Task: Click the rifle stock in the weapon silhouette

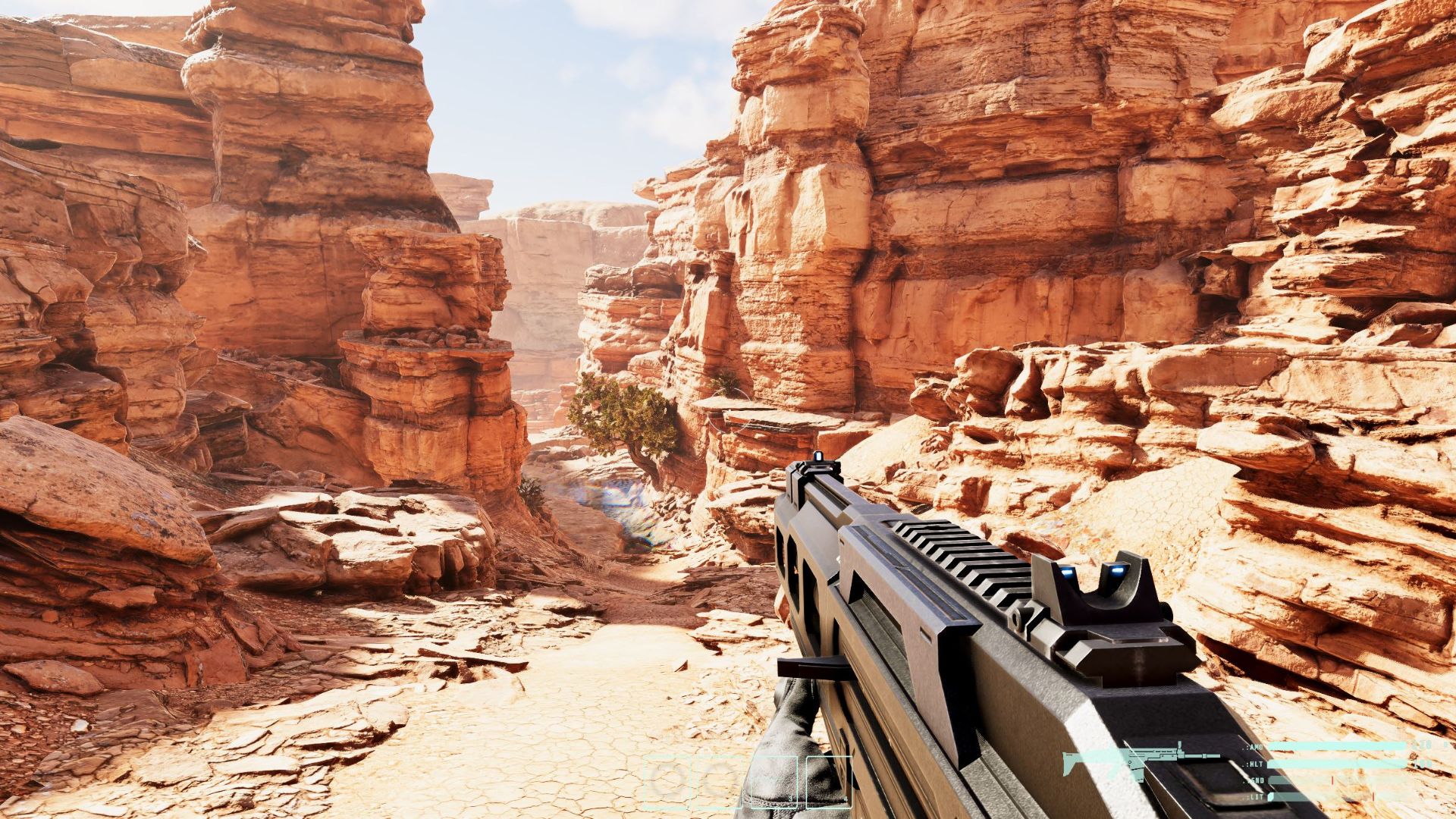Action: 1070,762
